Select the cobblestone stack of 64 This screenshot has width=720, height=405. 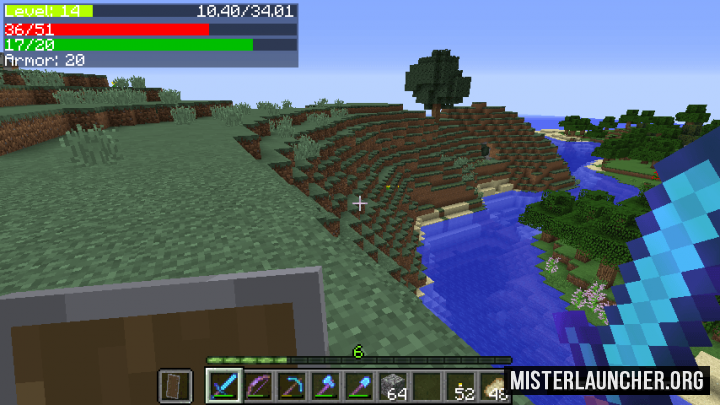pyautogui.click(x=394, y=386)
